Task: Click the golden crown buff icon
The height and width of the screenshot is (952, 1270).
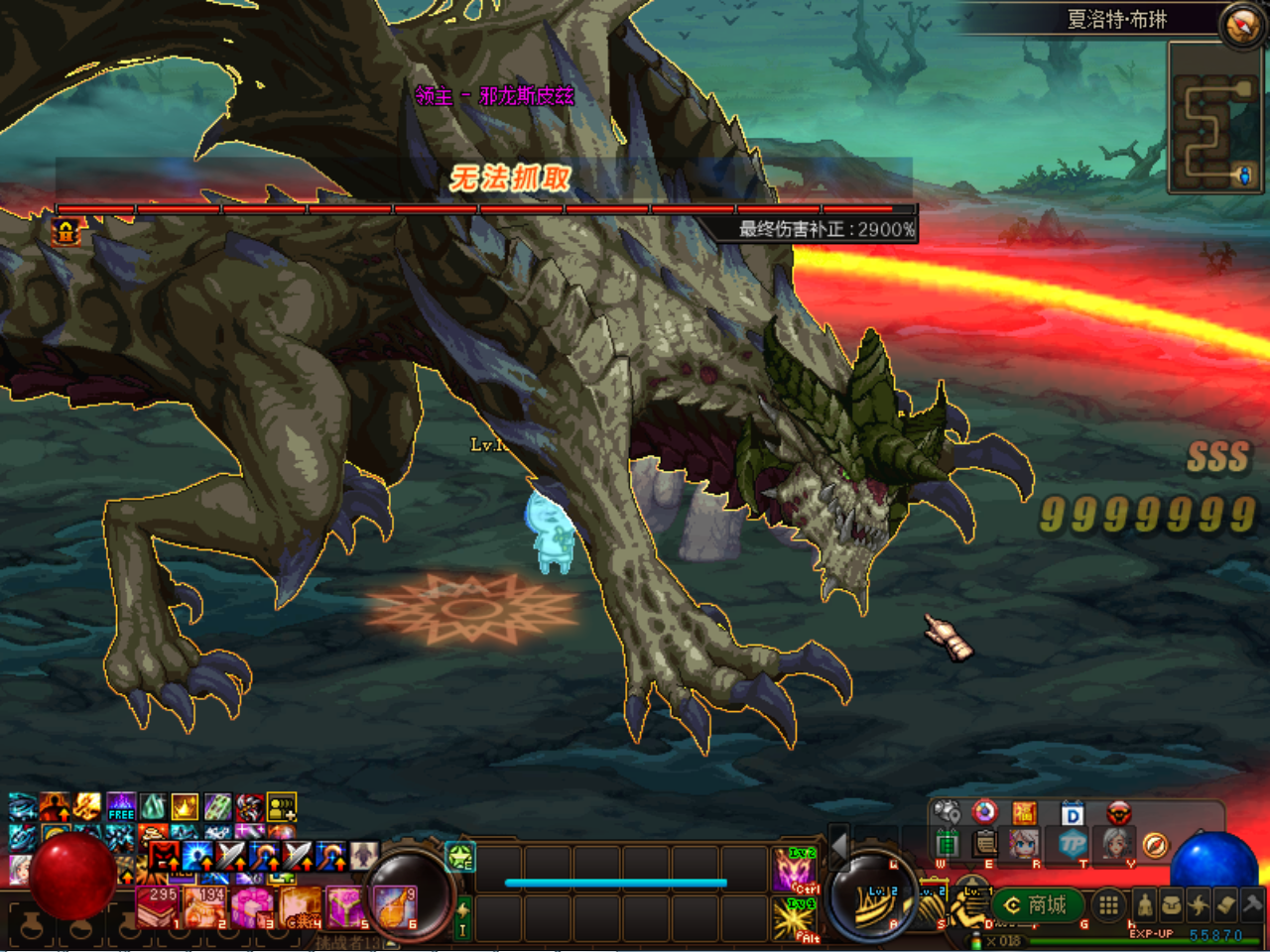Action: (185, 806)
